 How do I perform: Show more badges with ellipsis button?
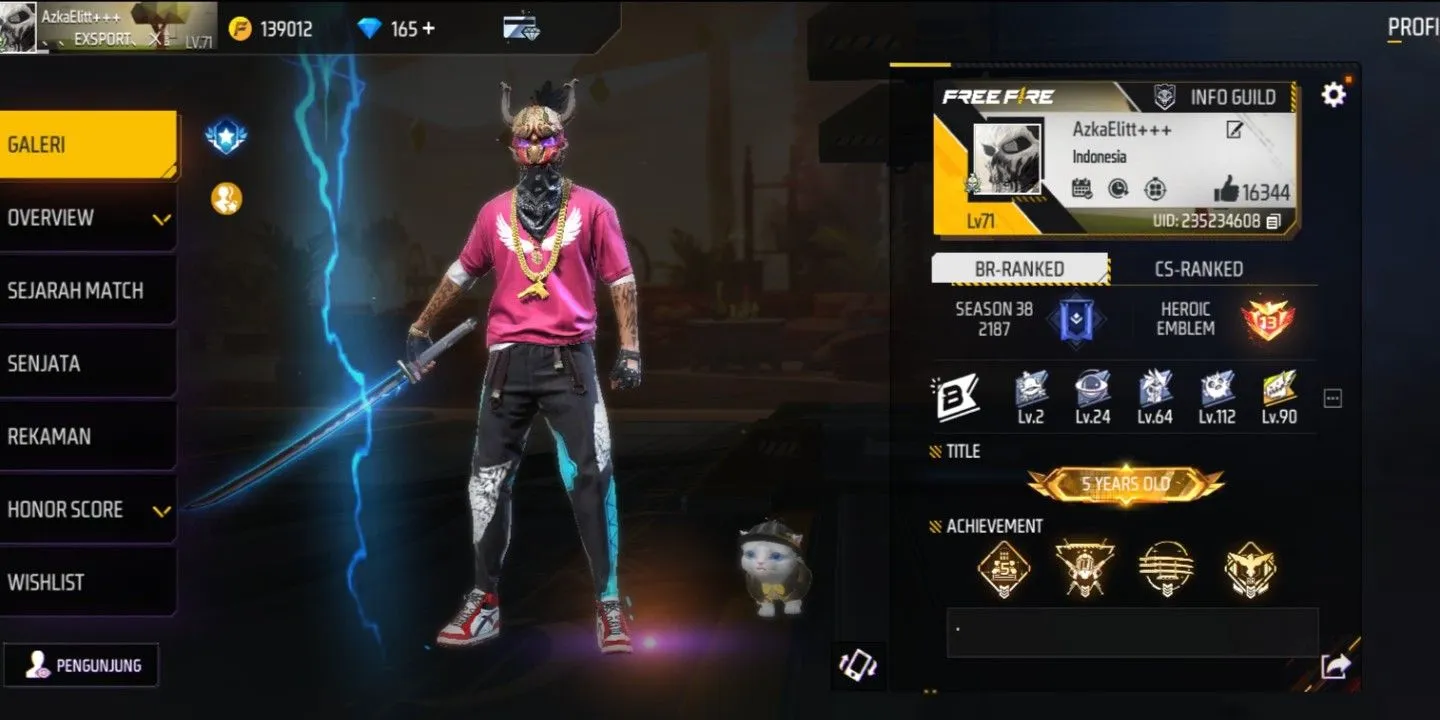coord(1332,398)
